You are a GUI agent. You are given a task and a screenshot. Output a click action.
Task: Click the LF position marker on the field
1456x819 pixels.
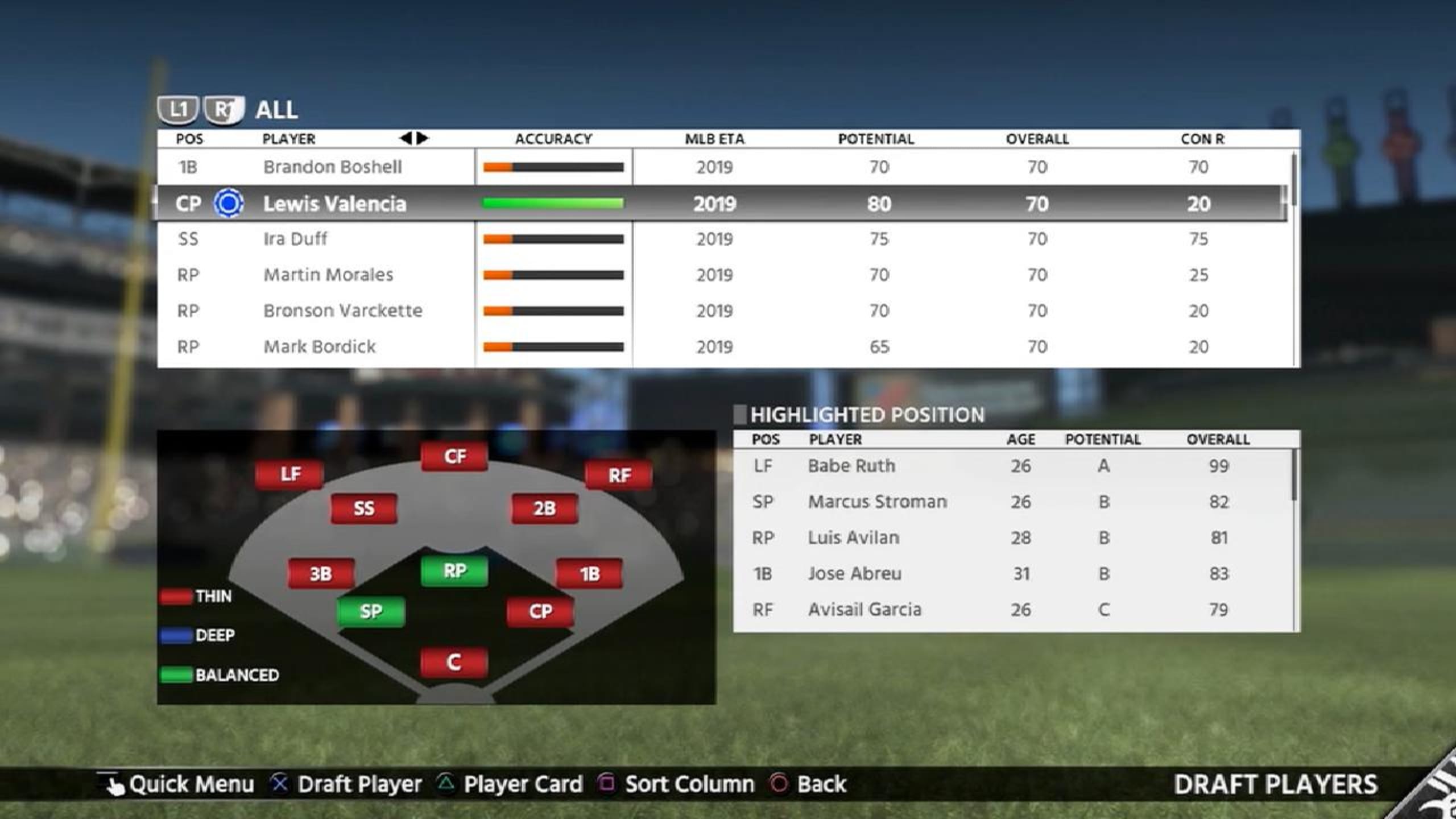click(x=289, y=474)
